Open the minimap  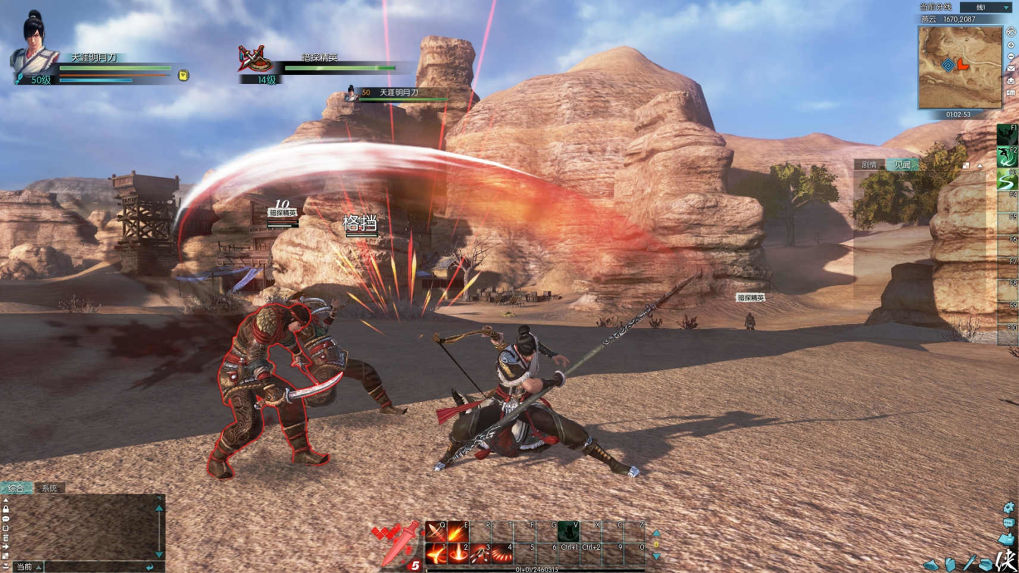959,67
